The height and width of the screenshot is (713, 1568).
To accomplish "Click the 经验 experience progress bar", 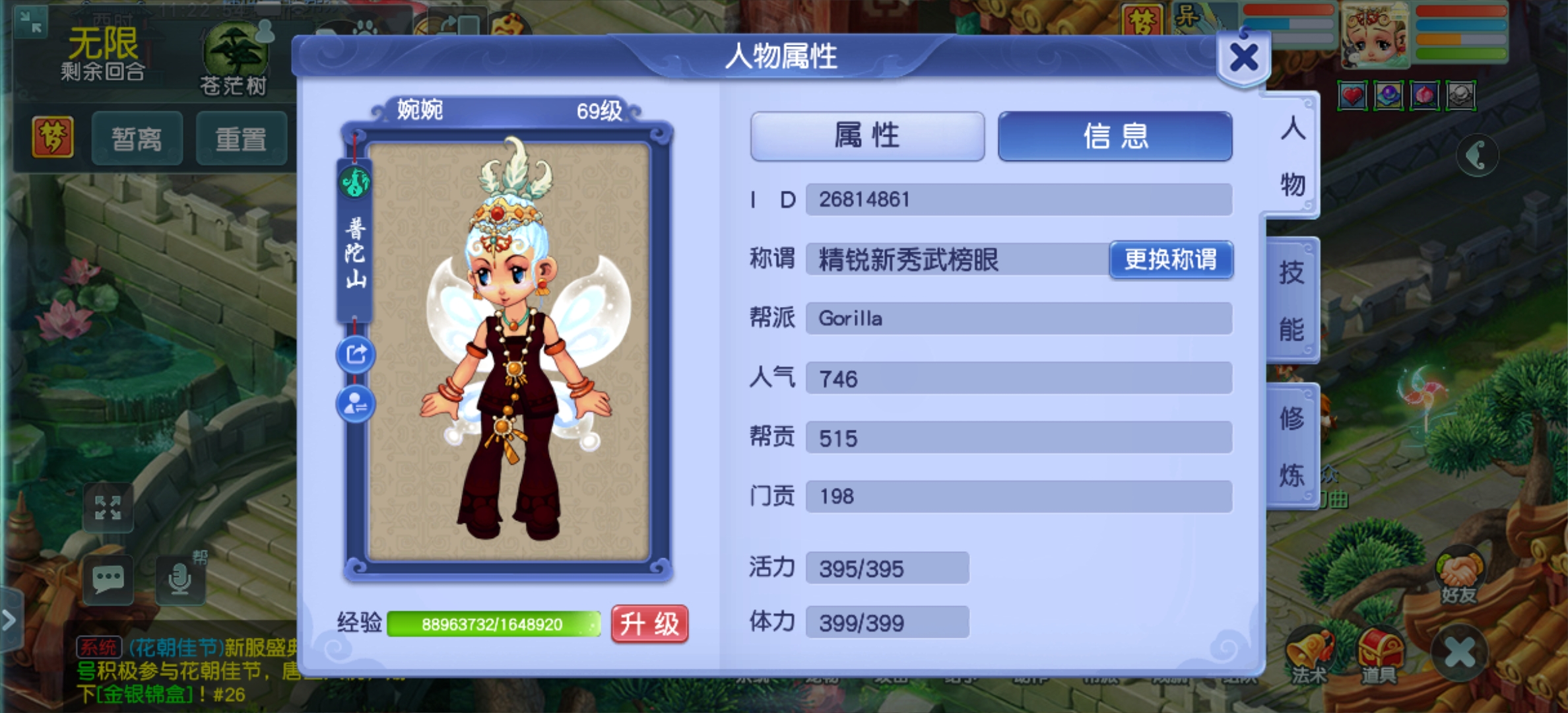I will [494, 623].
